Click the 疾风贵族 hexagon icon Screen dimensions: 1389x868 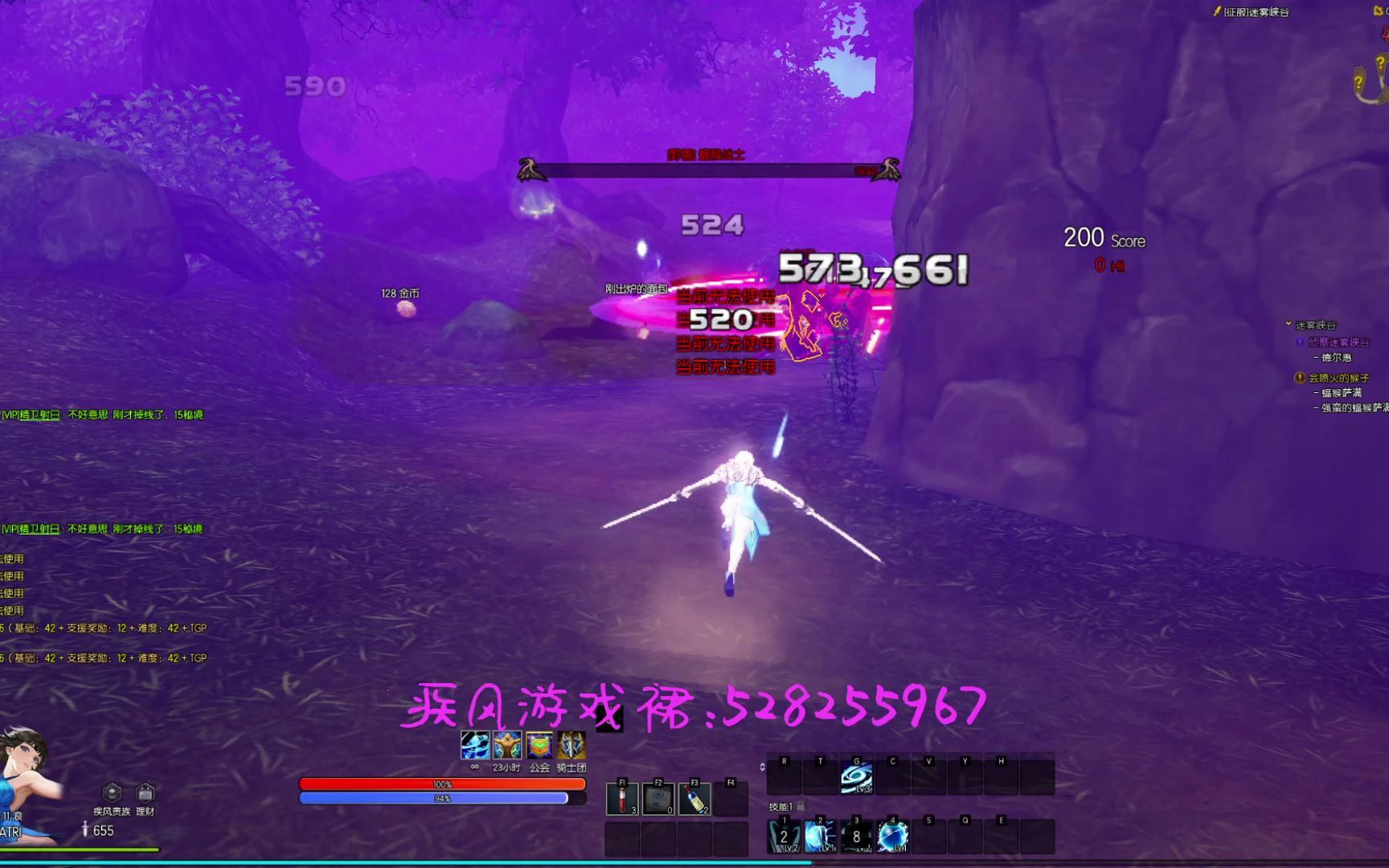pyautogui.click(x=110, y=792)
